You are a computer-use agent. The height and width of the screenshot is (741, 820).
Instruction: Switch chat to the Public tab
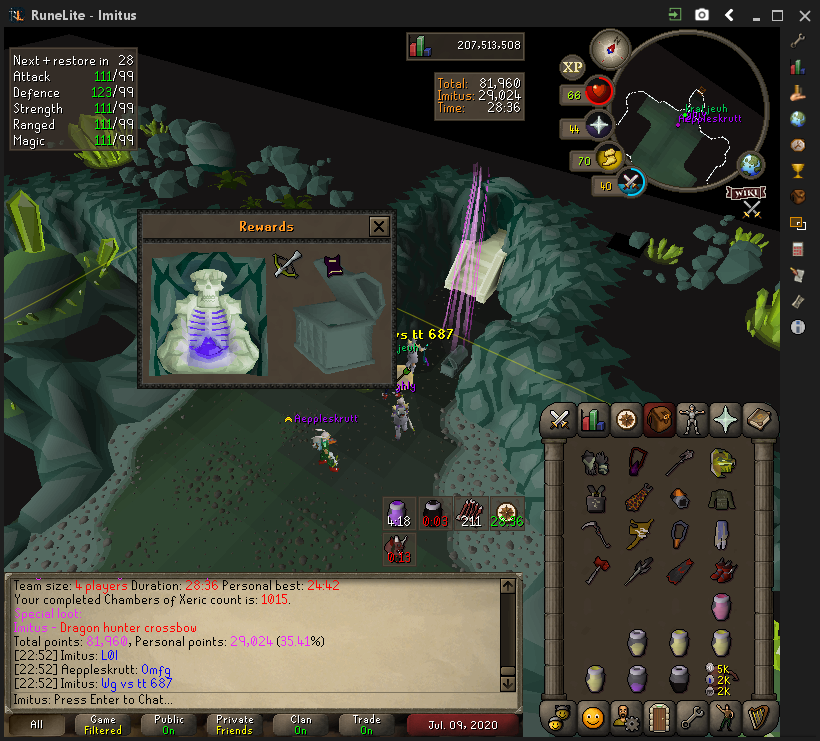[x=168, y=725]
